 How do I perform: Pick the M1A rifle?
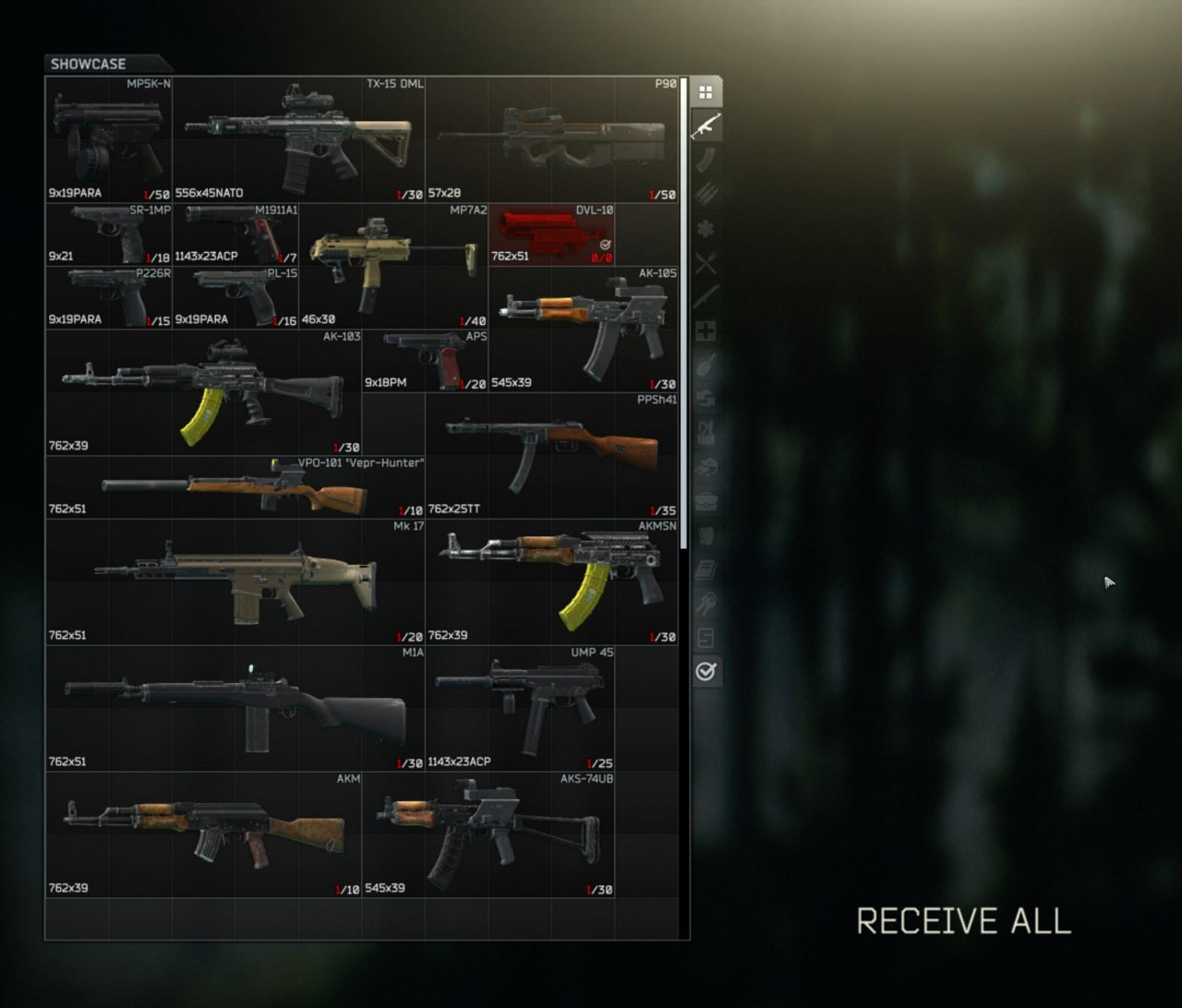(235, 708)
